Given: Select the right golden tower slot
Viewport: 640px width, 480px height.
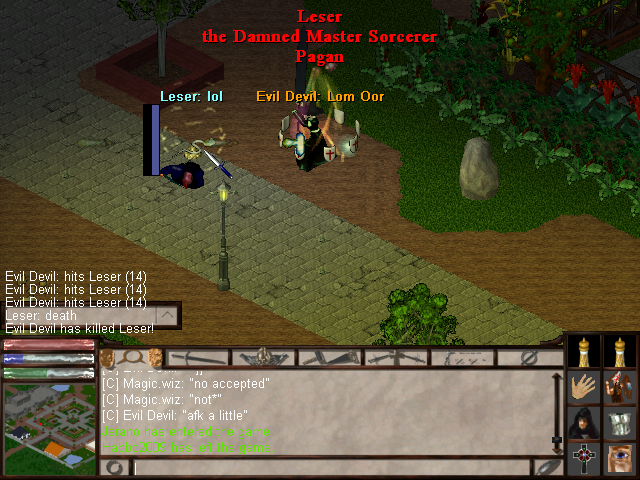Looking at the screenshot, I should click(621, 350).
